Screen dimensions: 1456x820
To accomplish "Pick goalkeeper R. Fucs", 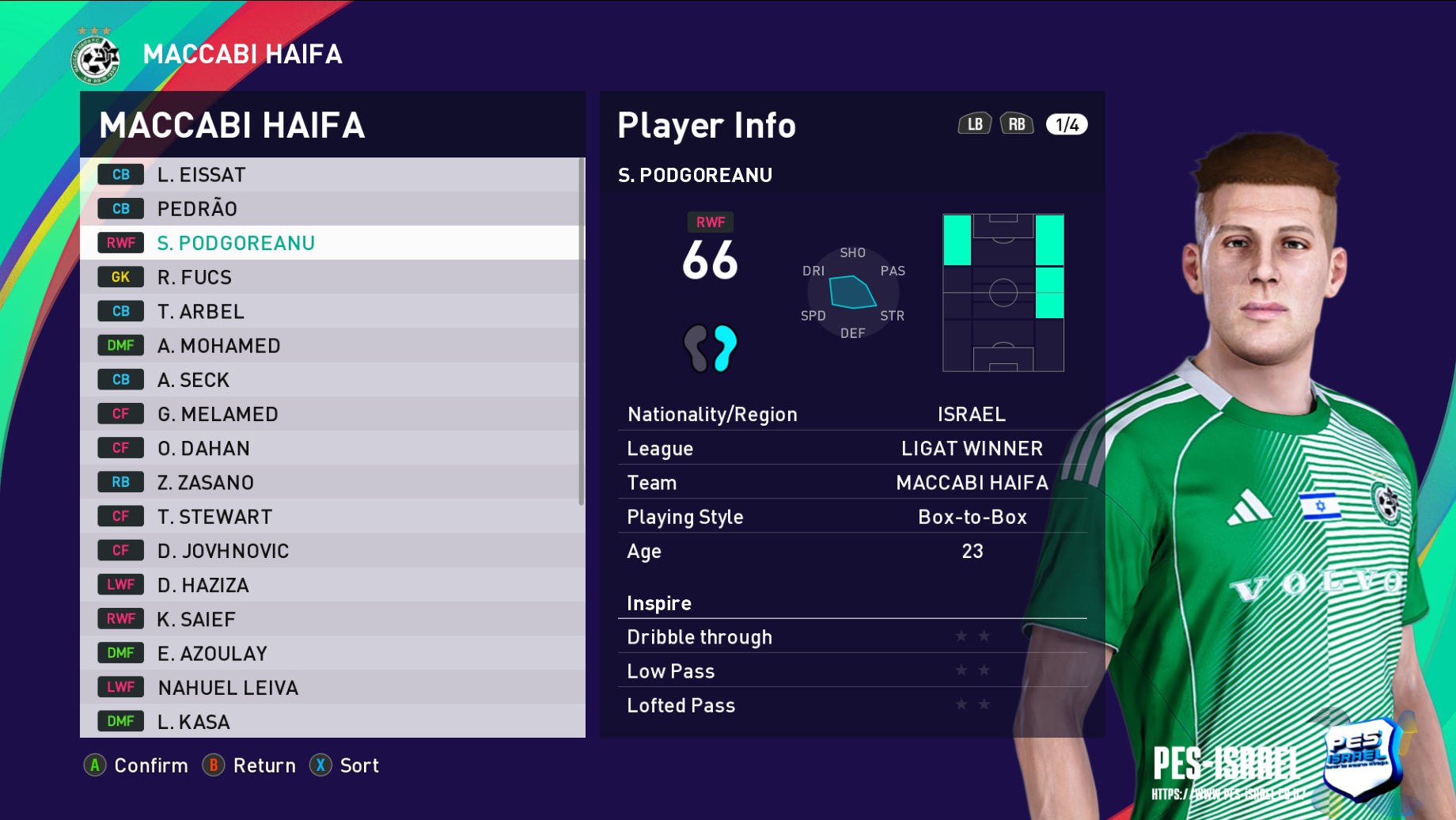I will pos(332,277).
